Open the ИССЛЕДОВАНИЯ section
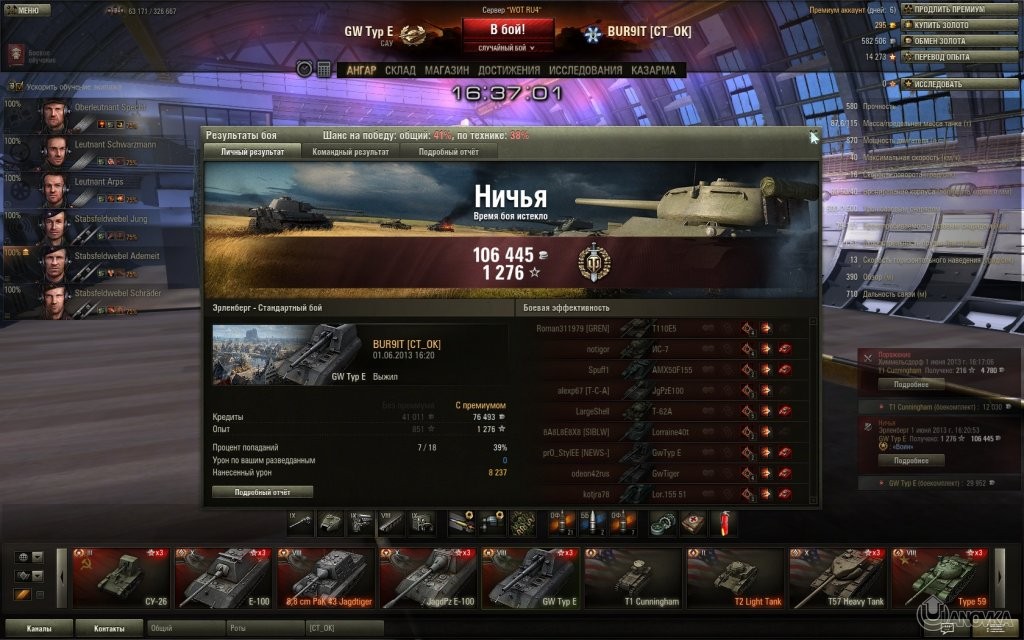 tap(585, 70)
